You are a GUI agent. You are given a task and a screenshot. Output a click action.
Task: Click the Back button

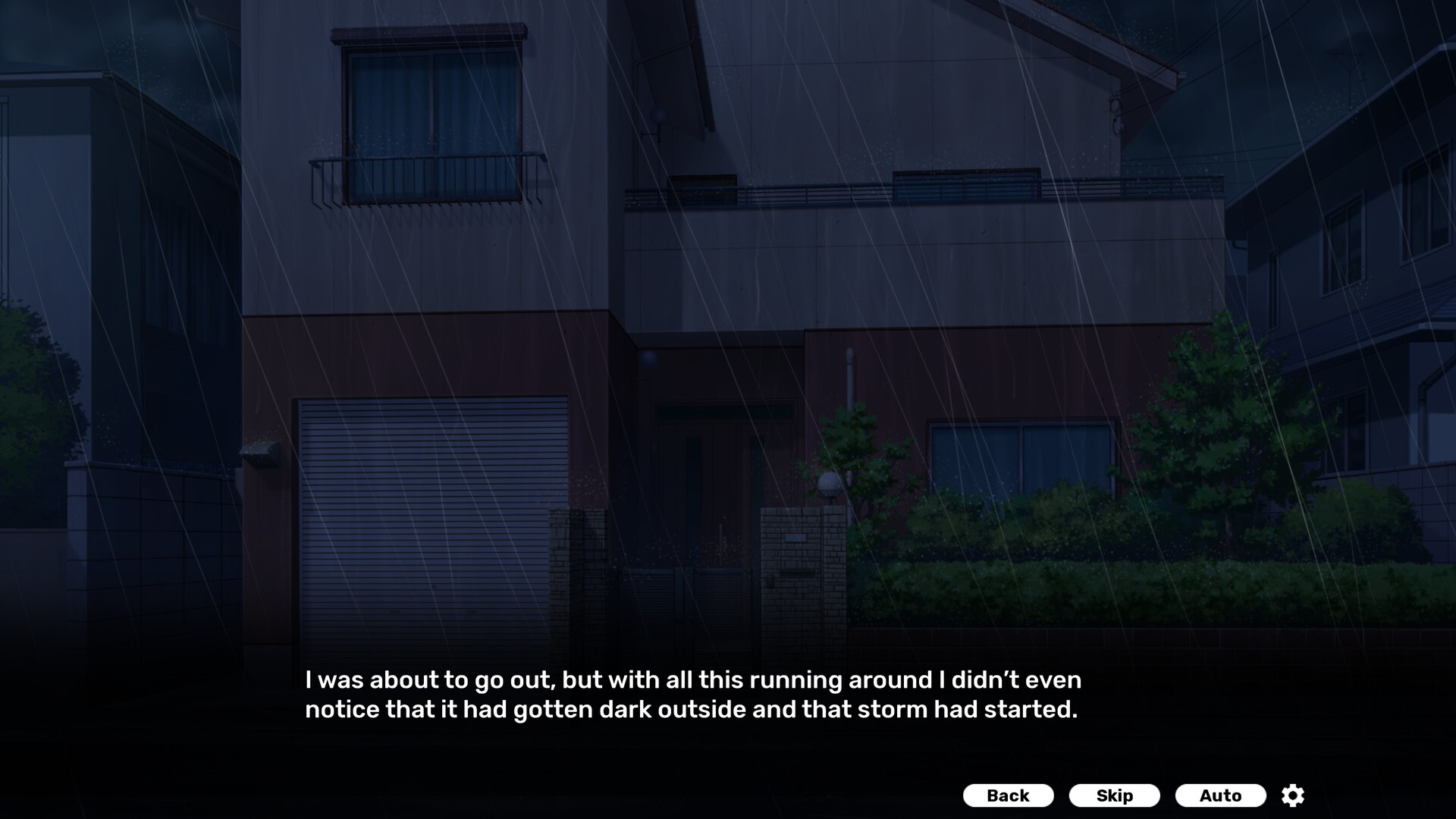1008,795
